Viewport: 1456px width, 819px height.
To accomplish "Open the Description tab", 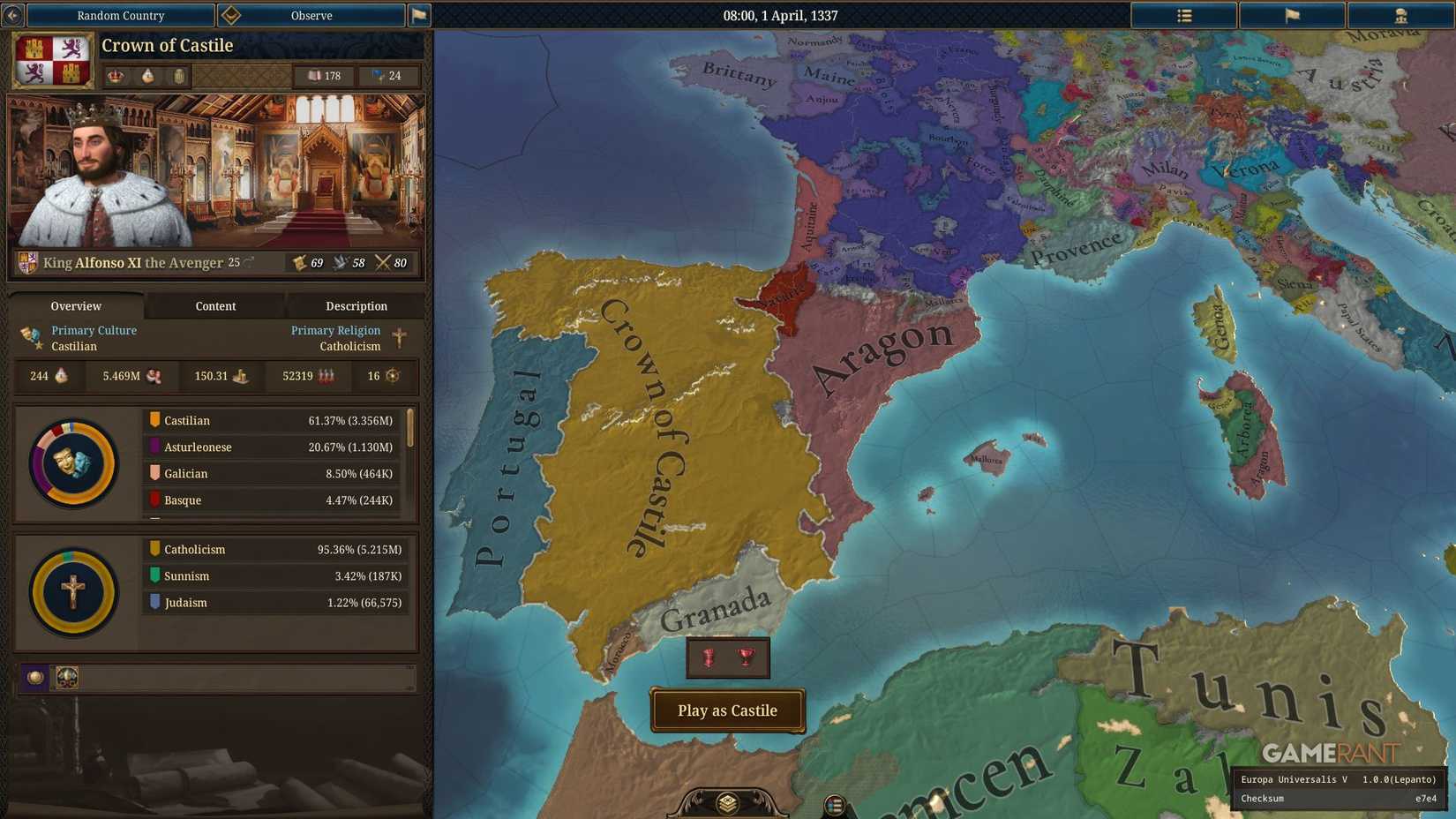I will (x=356, y=306).
